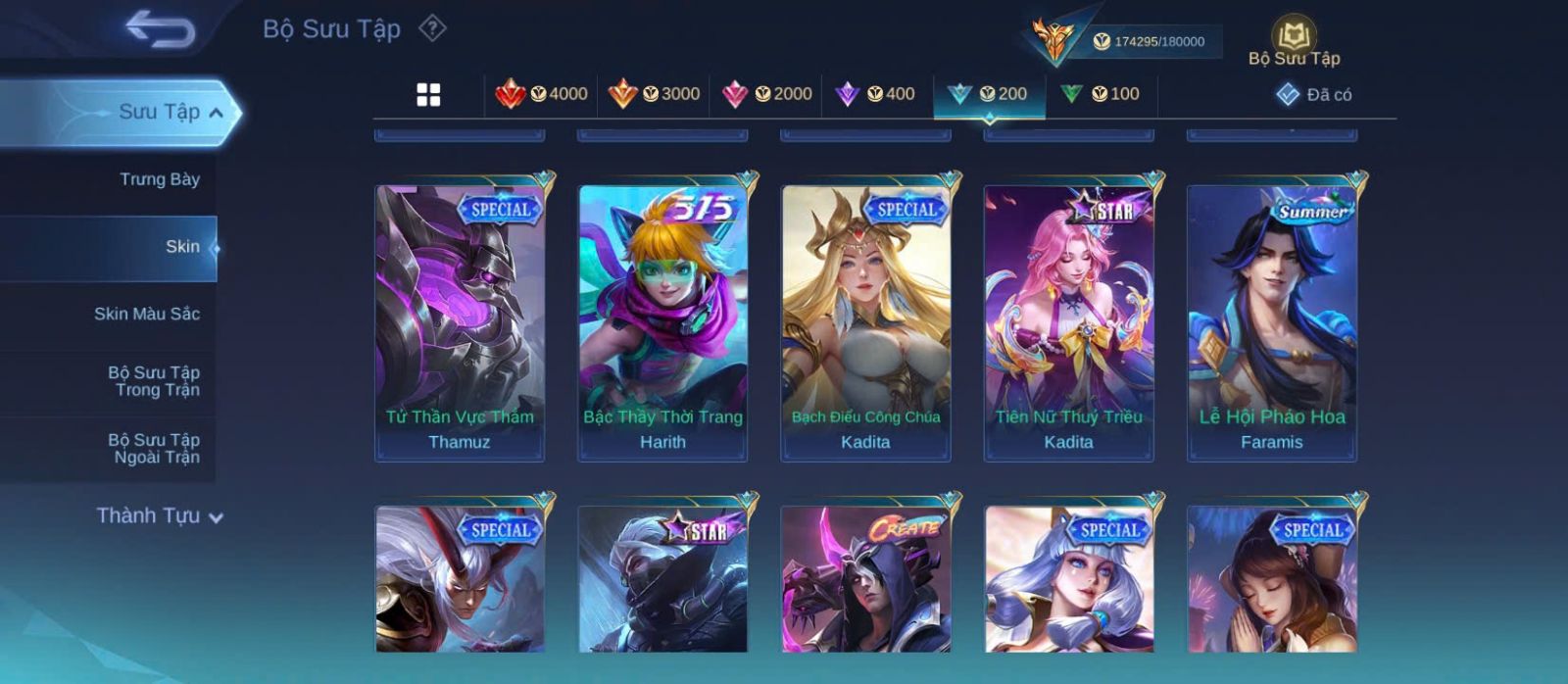Show all skins with grid icon tab
The width and height of the screenshot is (1568, 684).
(x=428, y=95)
